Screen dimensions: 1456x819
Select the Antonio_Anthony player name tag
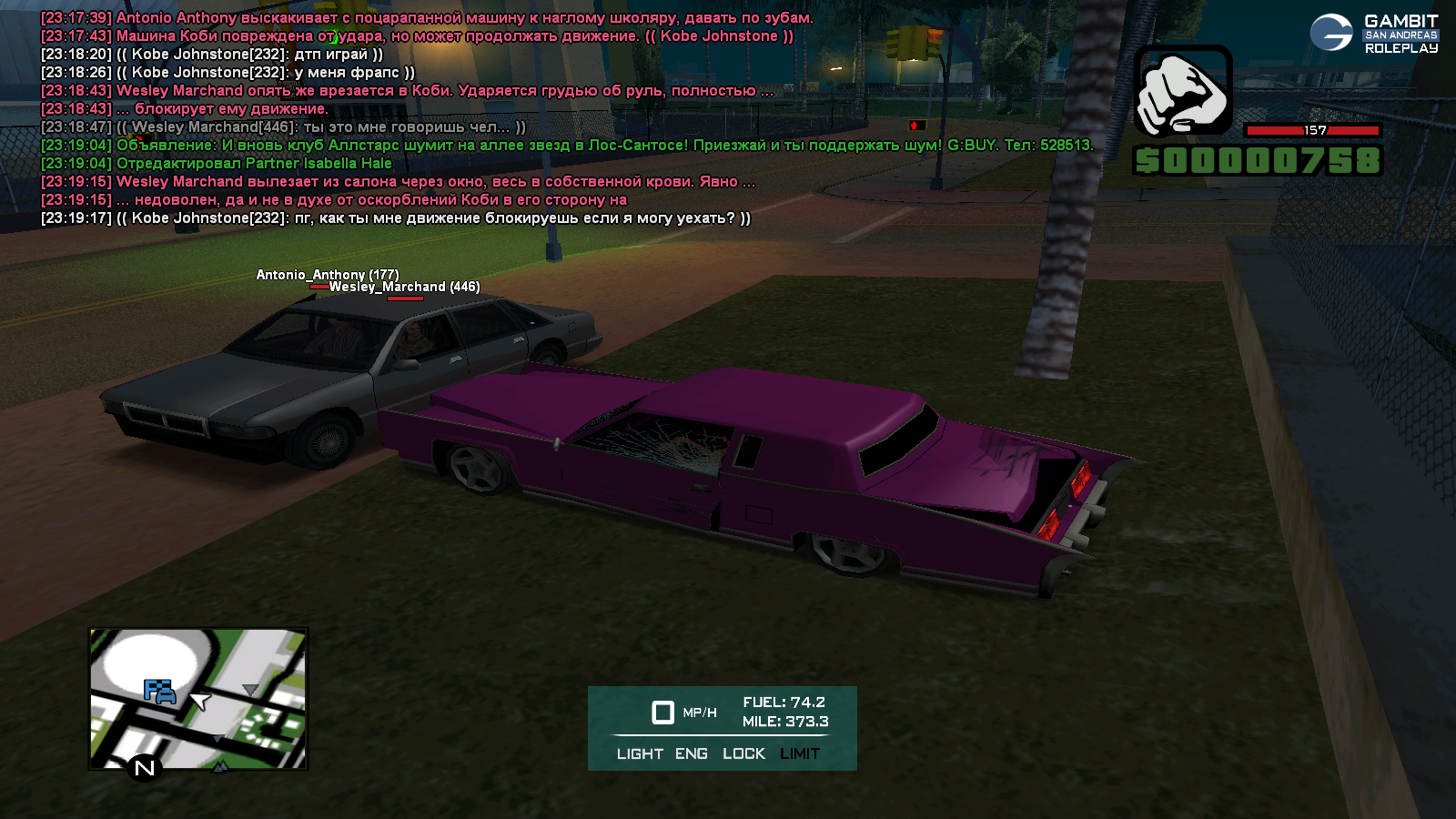327,275
